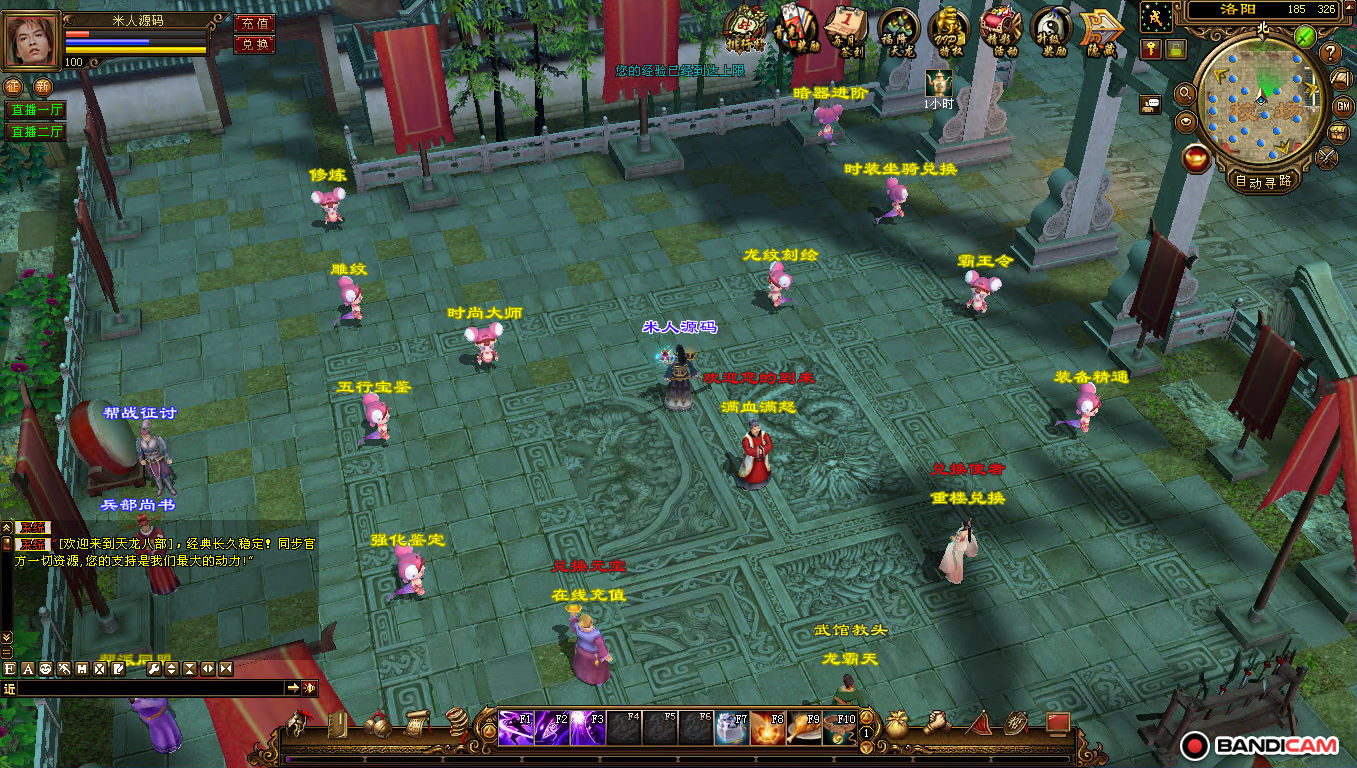This screenshot has height=768, width=1357.
Task: Click the 充值 recharge button
Action: pos(254,23)
